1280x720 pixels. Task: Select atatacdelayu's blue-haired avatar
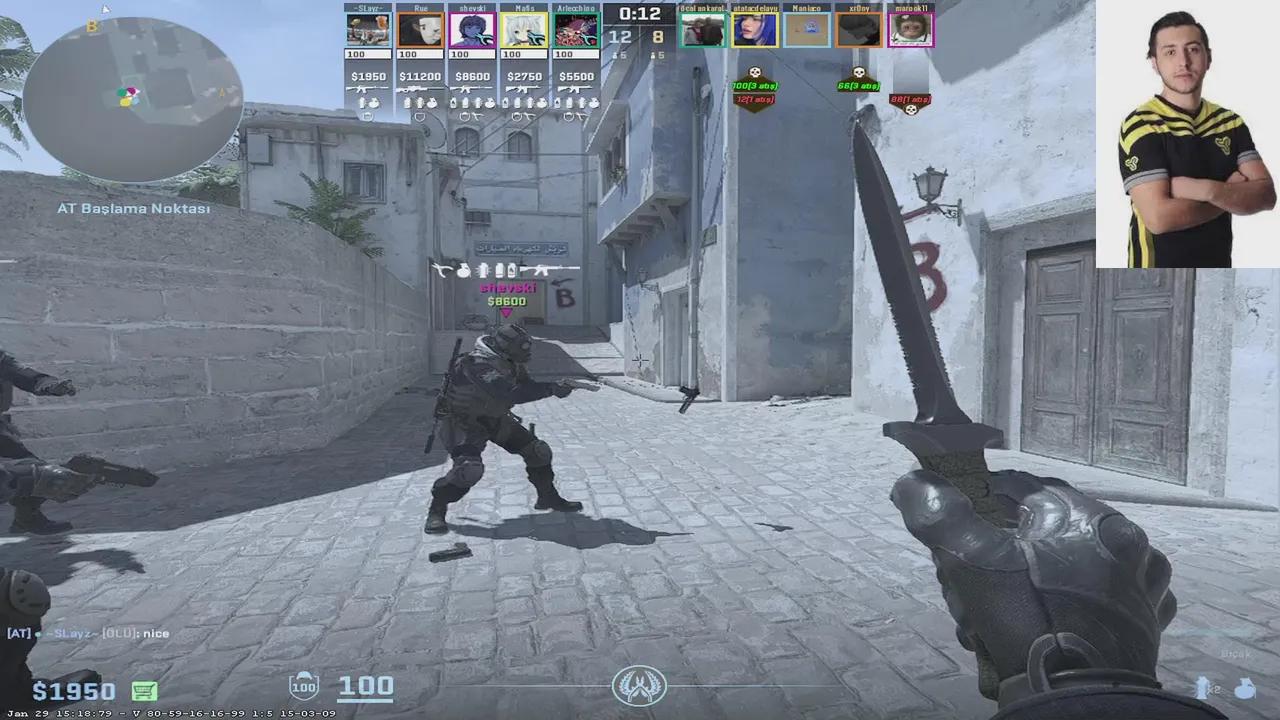(755, 30)
